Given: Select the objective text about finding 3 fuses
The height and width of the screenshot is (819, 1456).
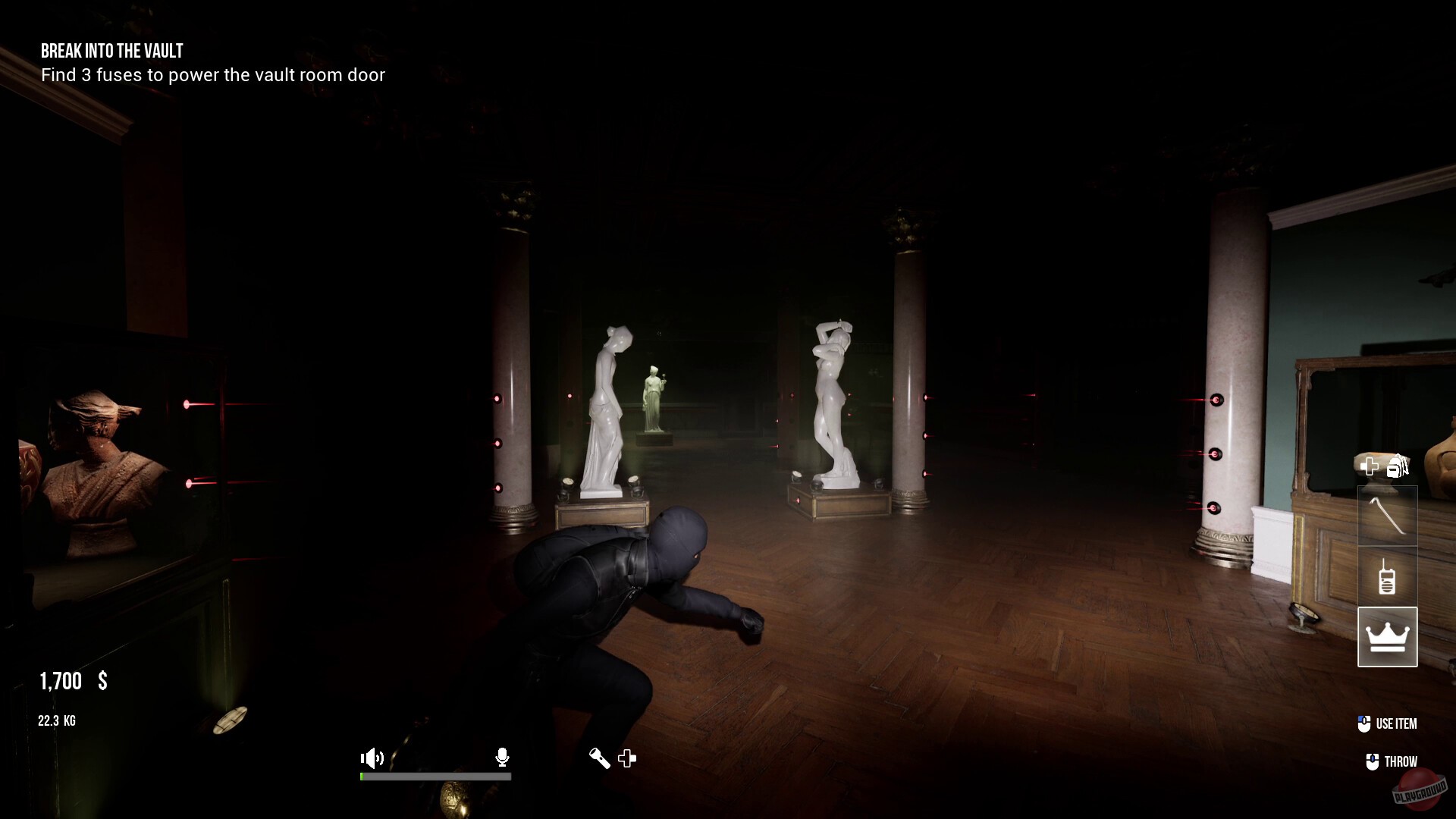Looking at the screenshot, I should 213,75.
